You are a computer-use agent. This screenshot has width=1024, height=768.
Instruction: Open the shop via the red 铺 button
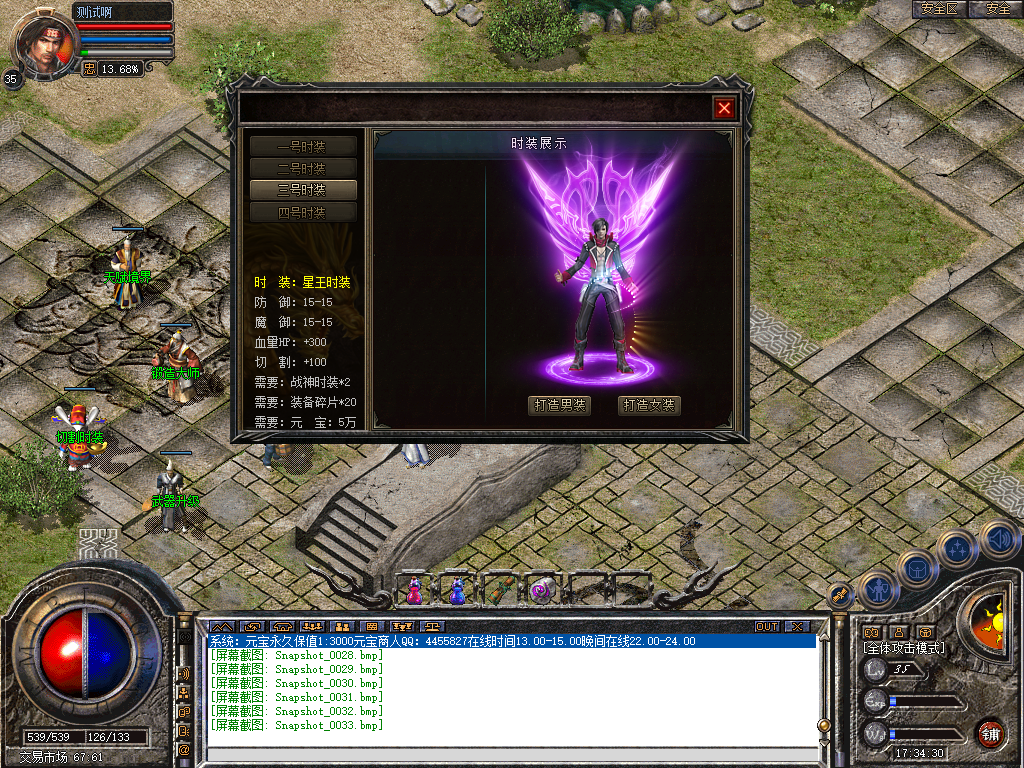989,733
